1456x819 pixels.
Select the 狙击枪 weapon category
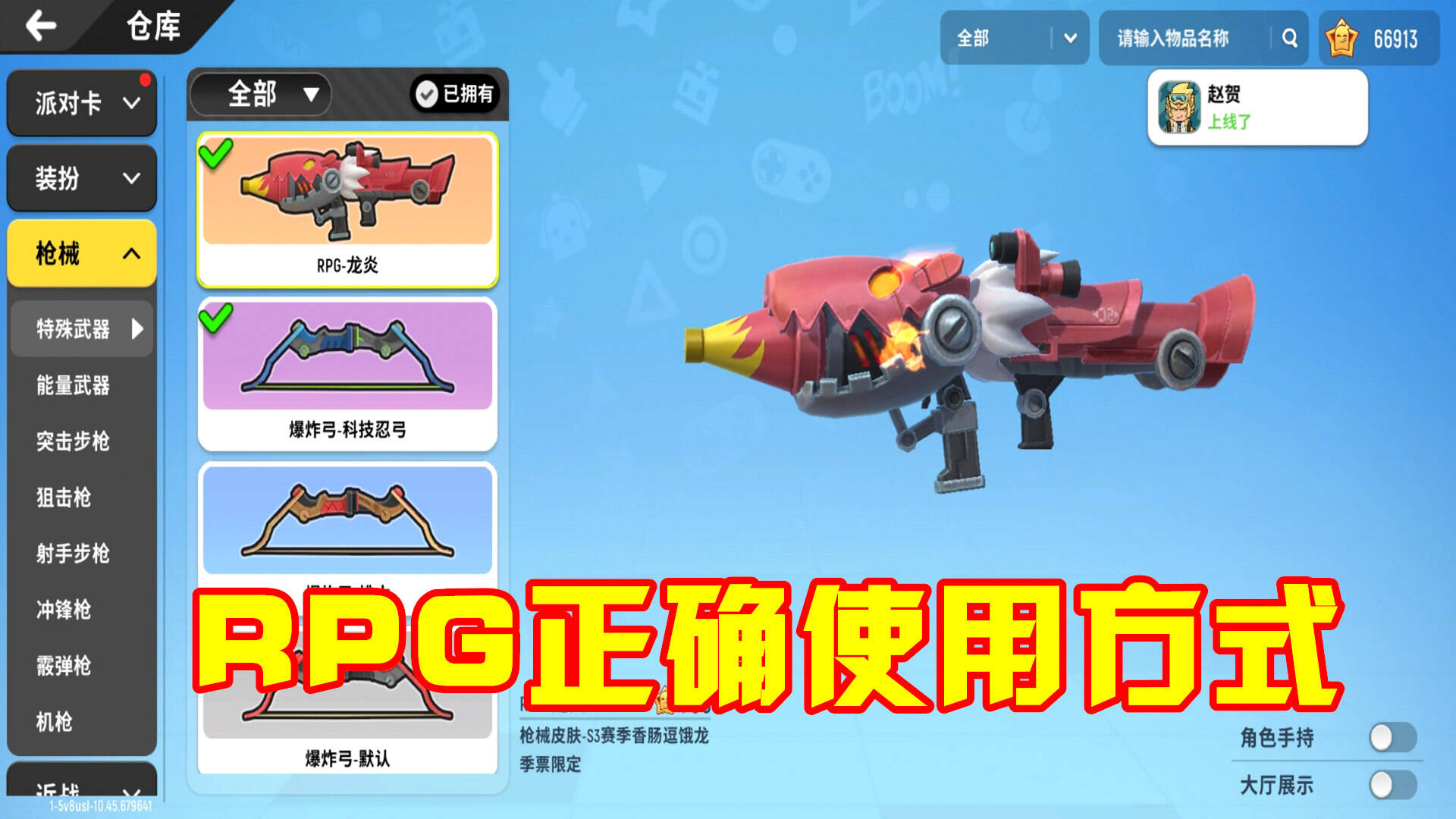click(76, 499)
